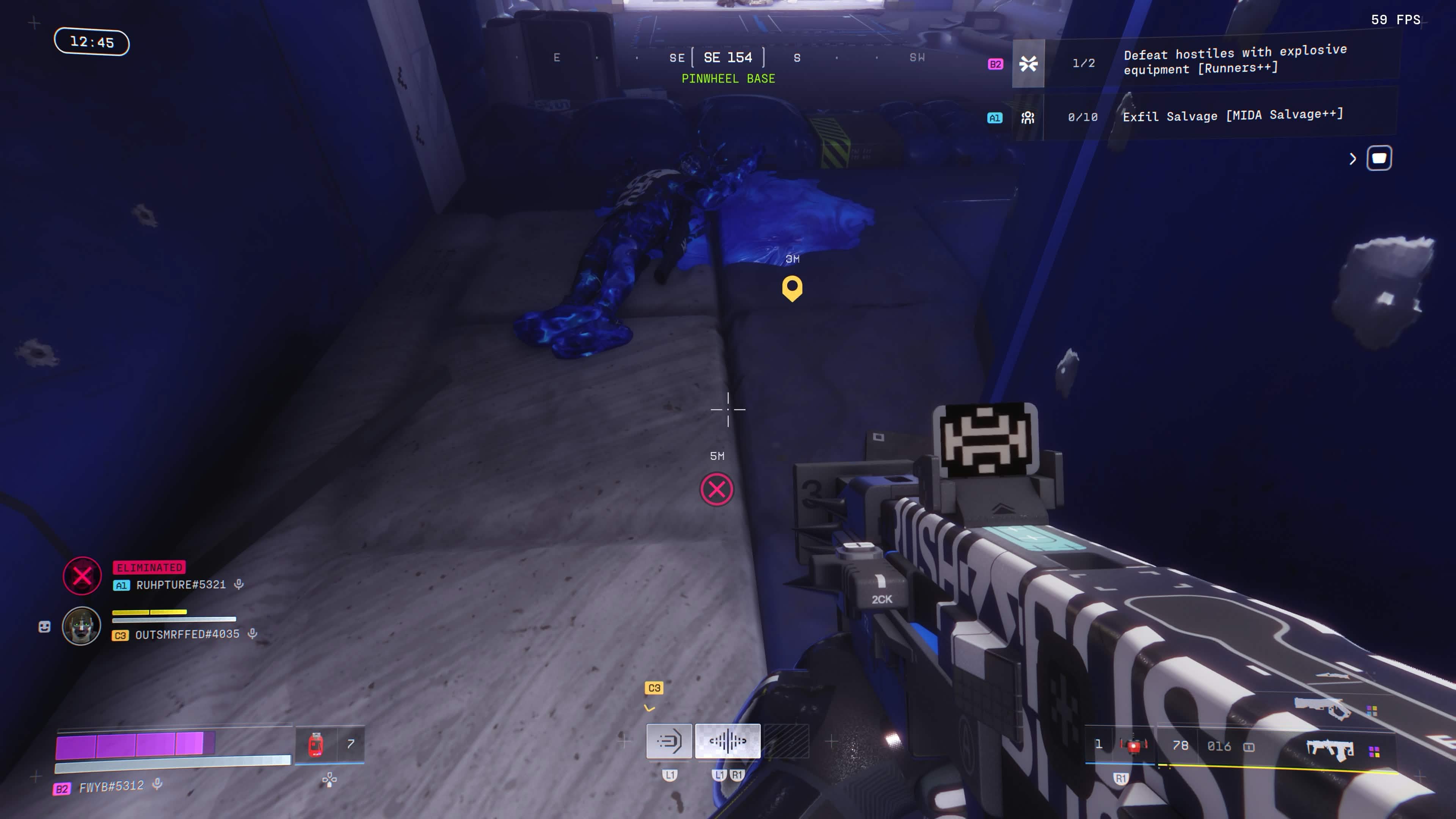Screen dimensions: 1456x819
Task: Select the red consumable item slot
Action: [316, 744]
